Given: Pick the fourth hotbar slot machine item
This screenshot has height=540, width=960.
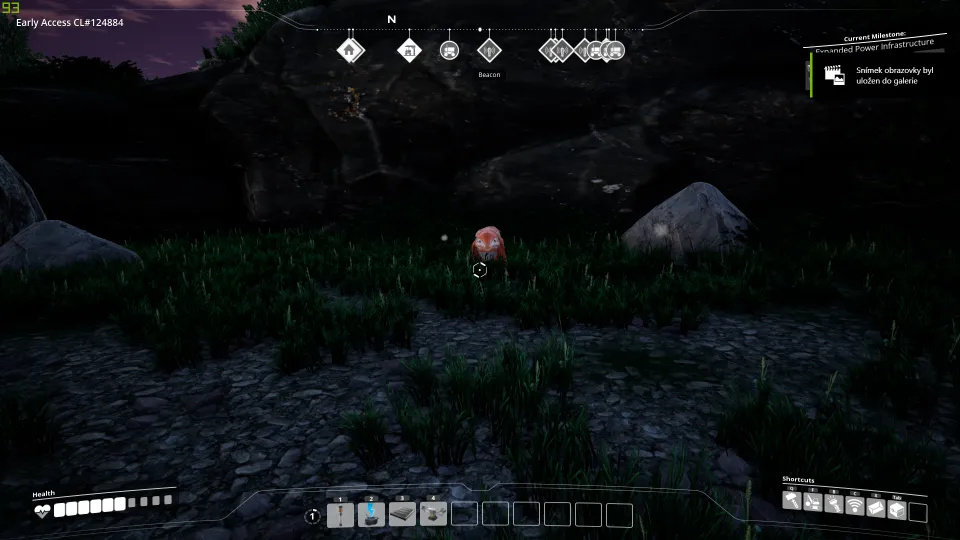Looking at the screenshot, I should [x=433, y=515].
